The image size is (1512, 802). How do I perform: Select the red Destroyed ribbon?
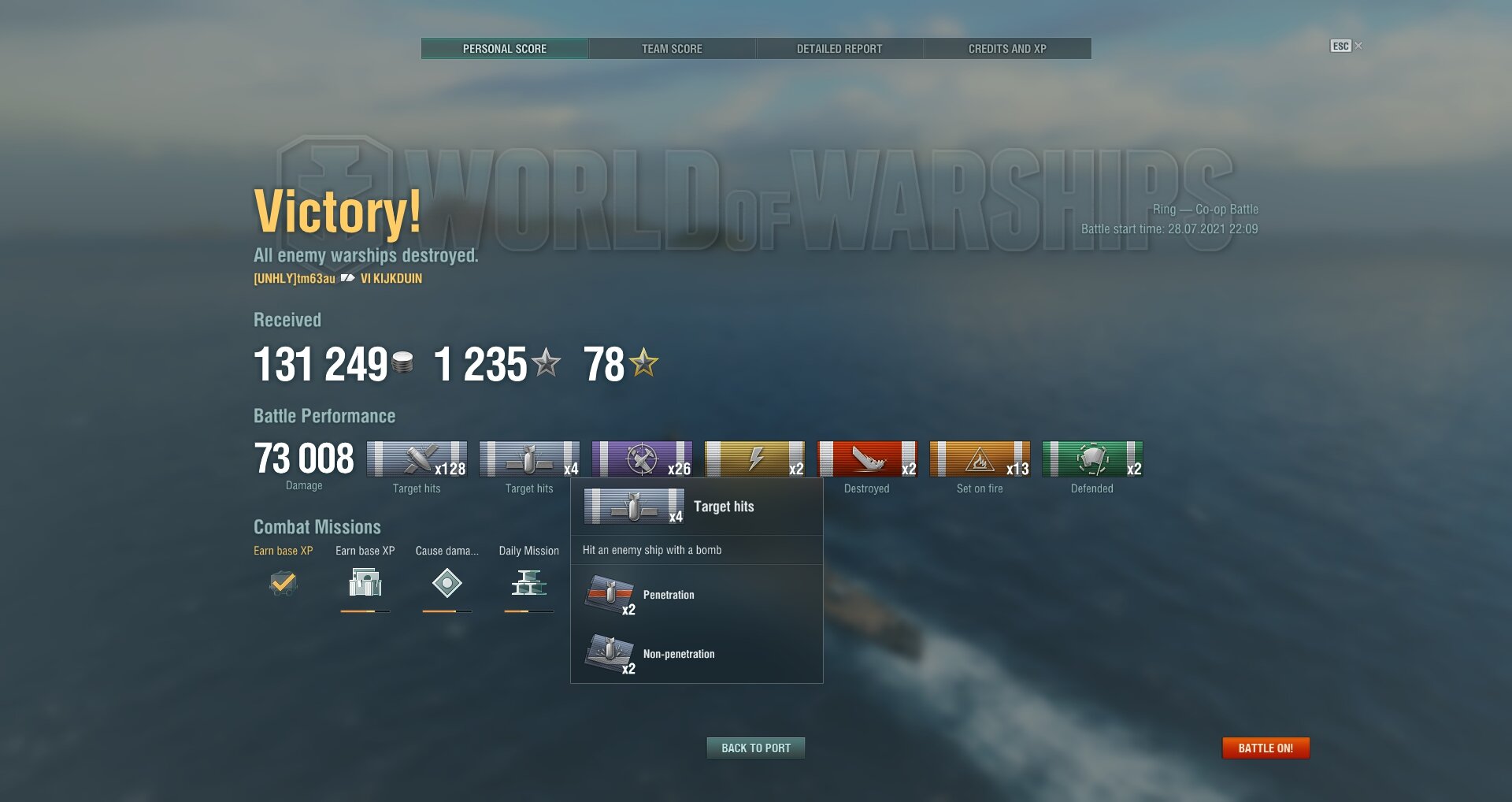click(x=867, y=459)
